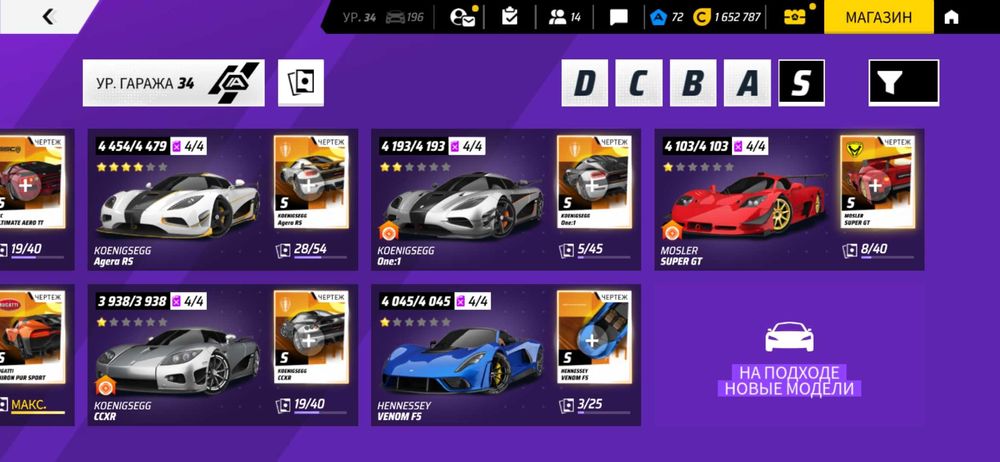
Task: Open the blueprint cards collection button
Action: click(x=301, y=83)
